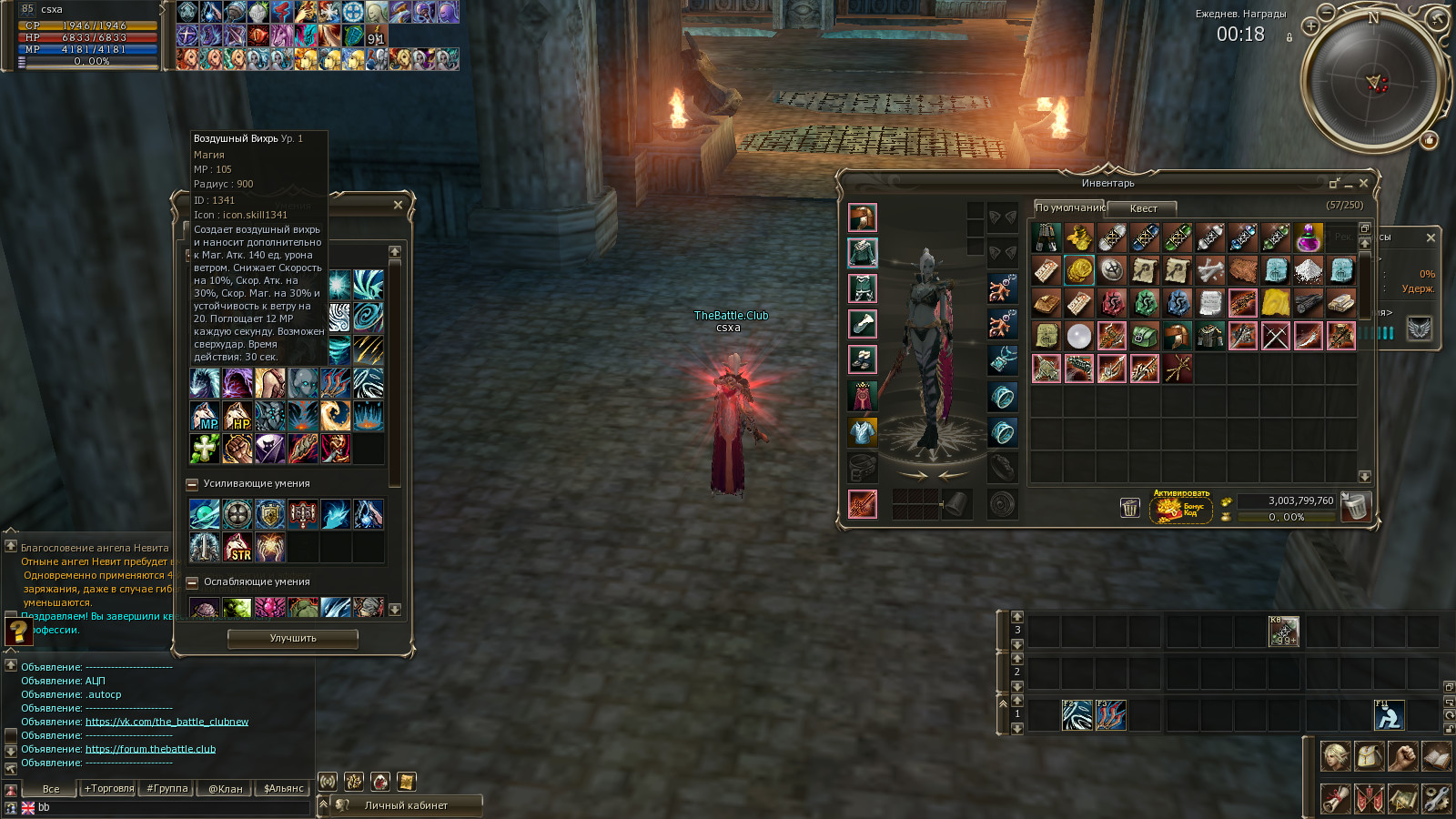The height and width of the screenshot is (819, 1456).
Task: Select the По умолчанию inventory tab
Action: coord(1069,207)
